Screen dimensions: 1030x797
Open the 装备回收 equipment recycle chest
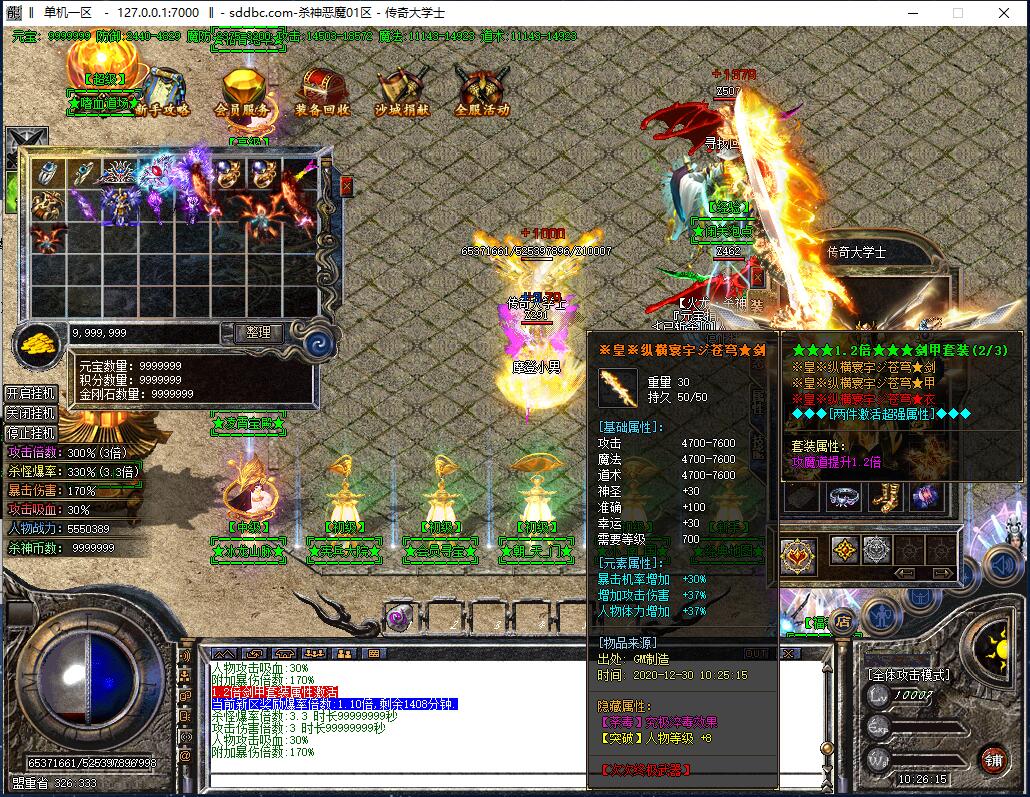pyautogui.click(x=322, y=93)
